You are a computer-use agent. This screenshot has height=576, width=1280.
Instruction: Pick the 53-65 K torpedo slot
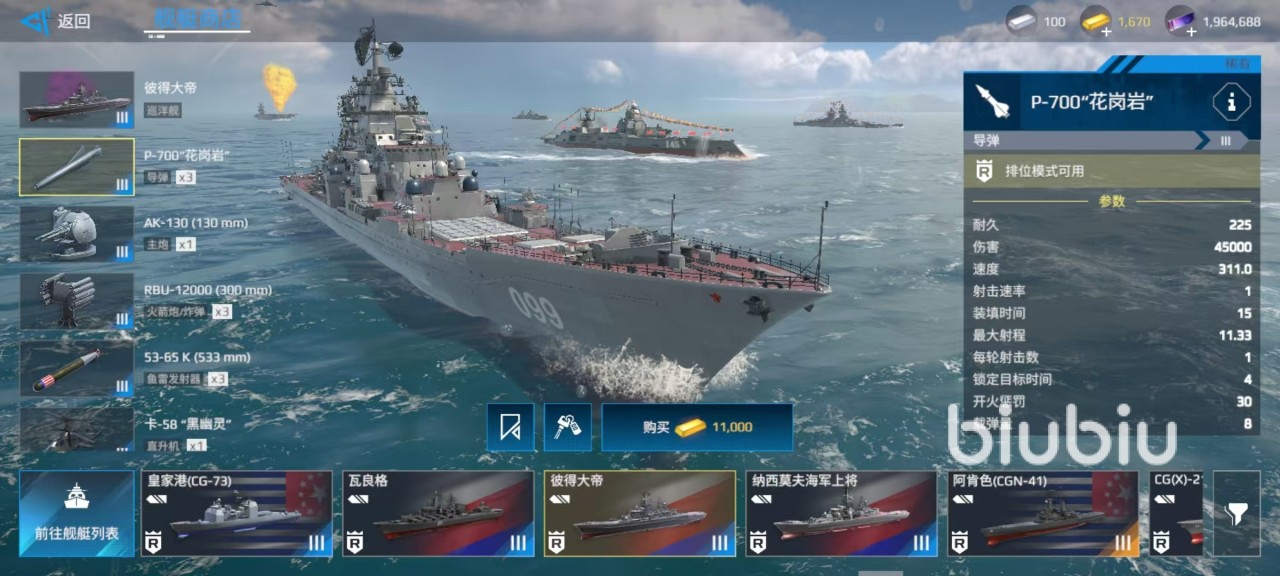(x=77, y=367)
